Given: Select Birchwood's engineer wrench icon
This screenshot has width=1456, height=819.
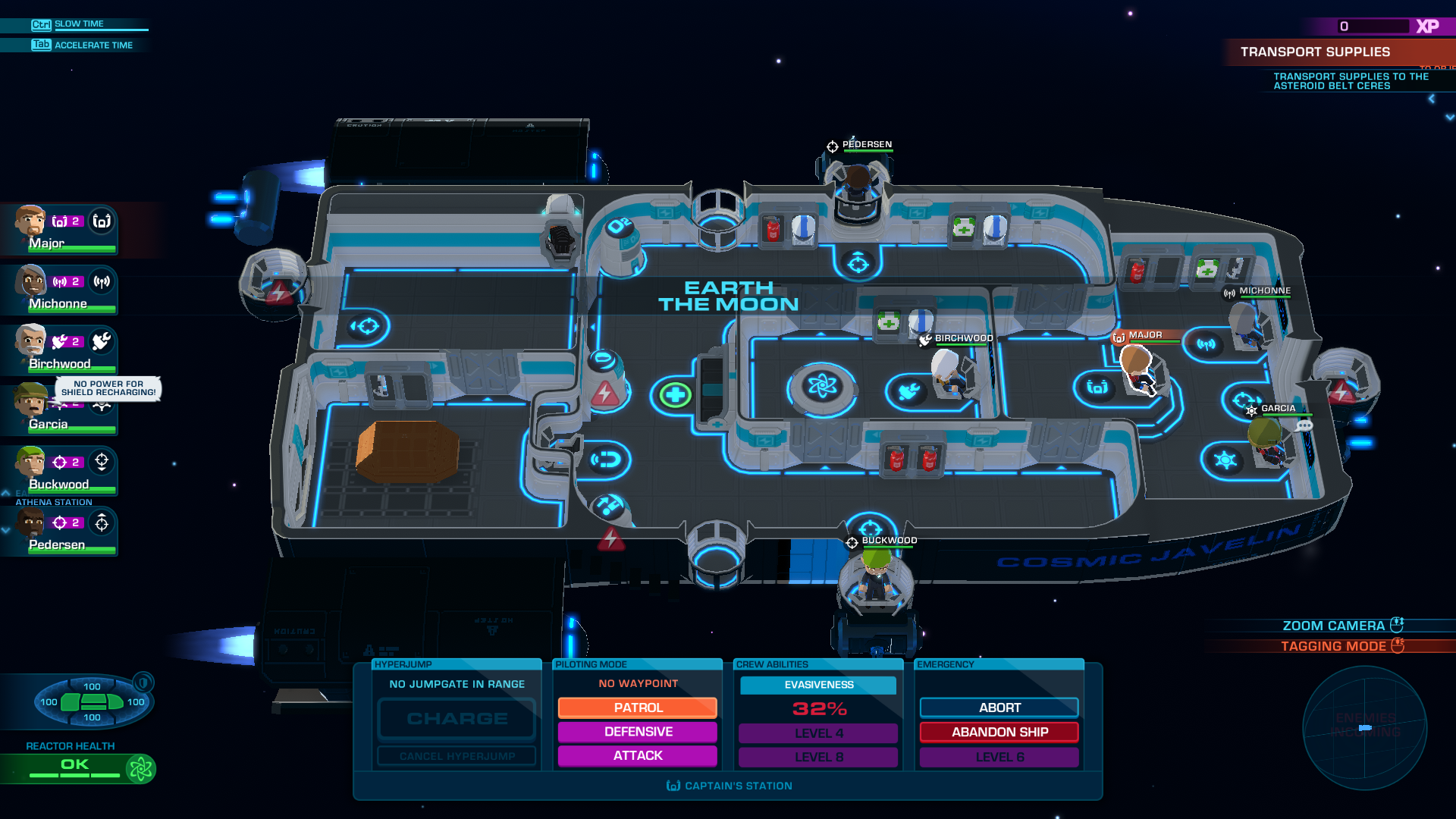Looking at the screenshot, I should [101, 340].
